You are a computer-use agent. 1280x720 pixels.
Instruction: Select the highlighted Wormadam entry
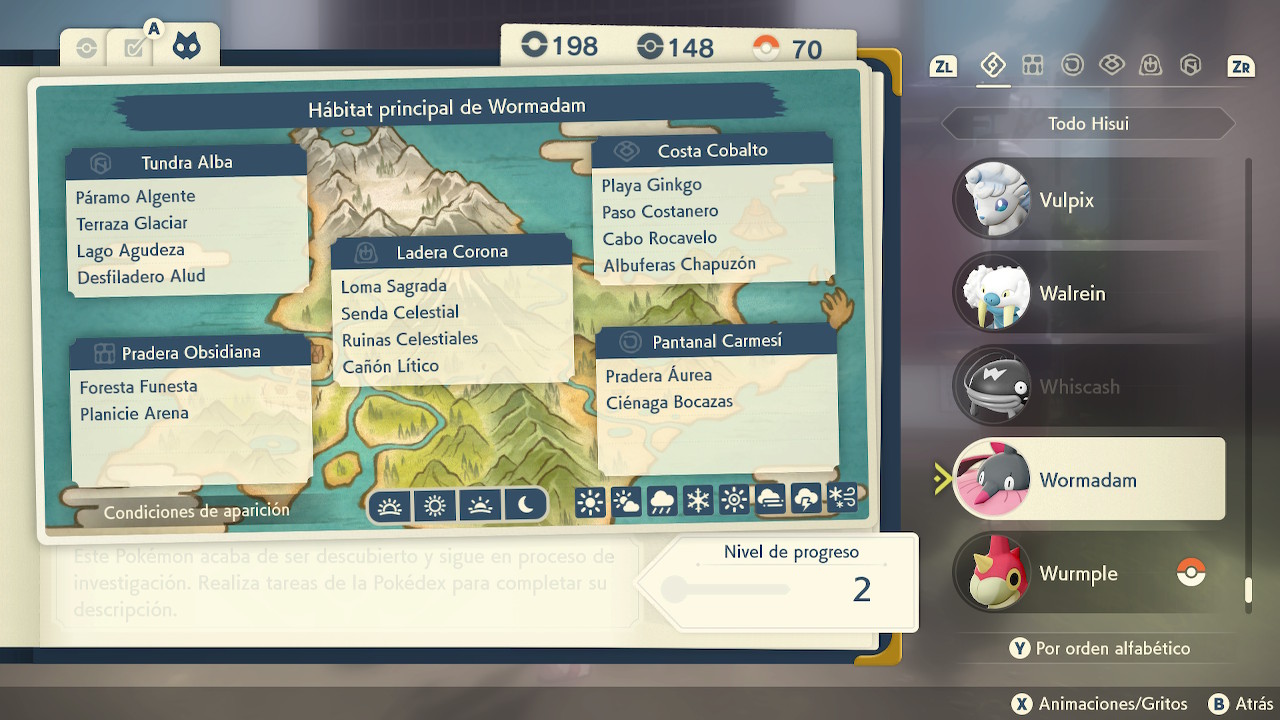(x=1088, y=480)
